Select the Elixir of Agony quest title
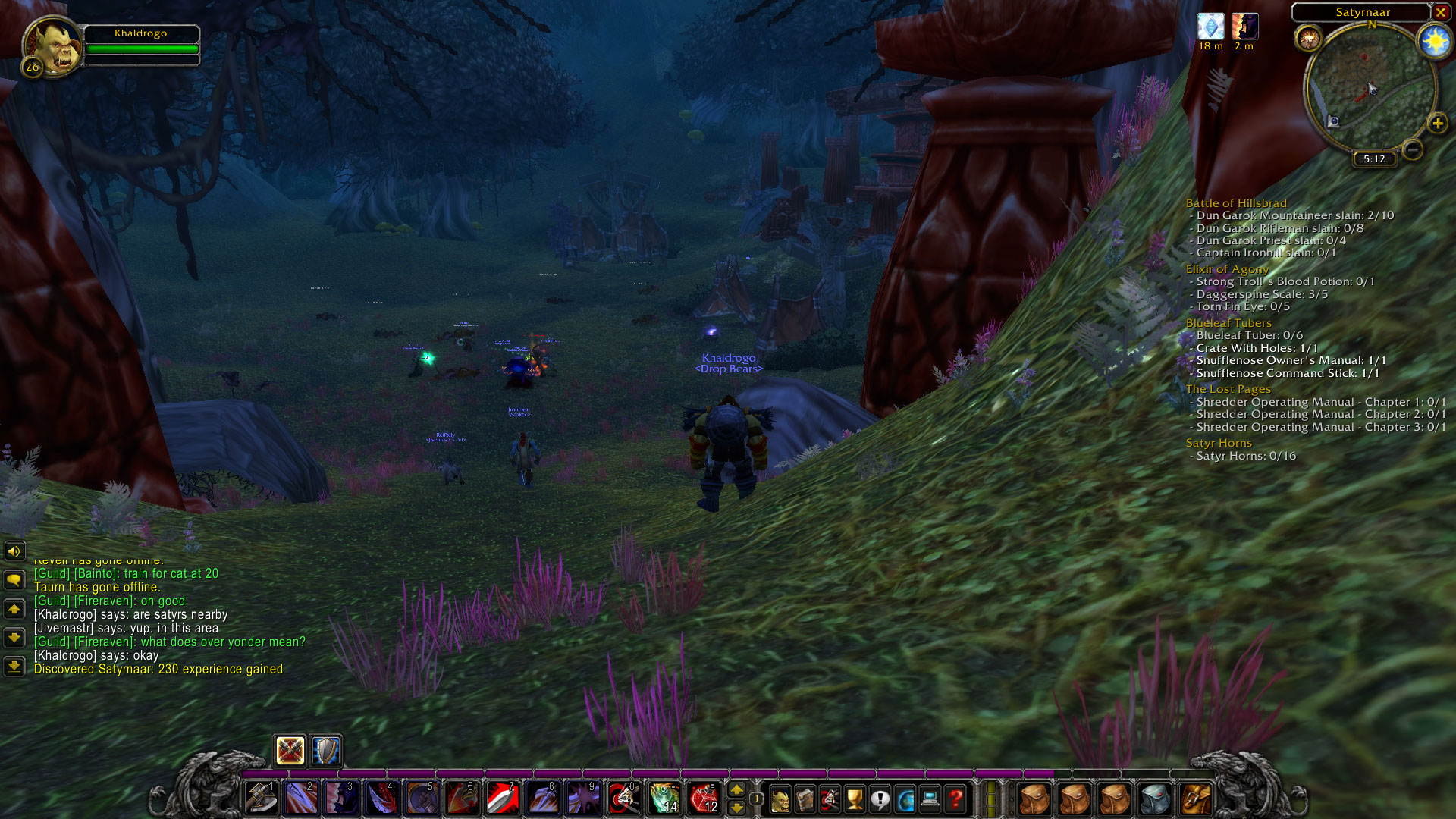 click(1226, 269)
